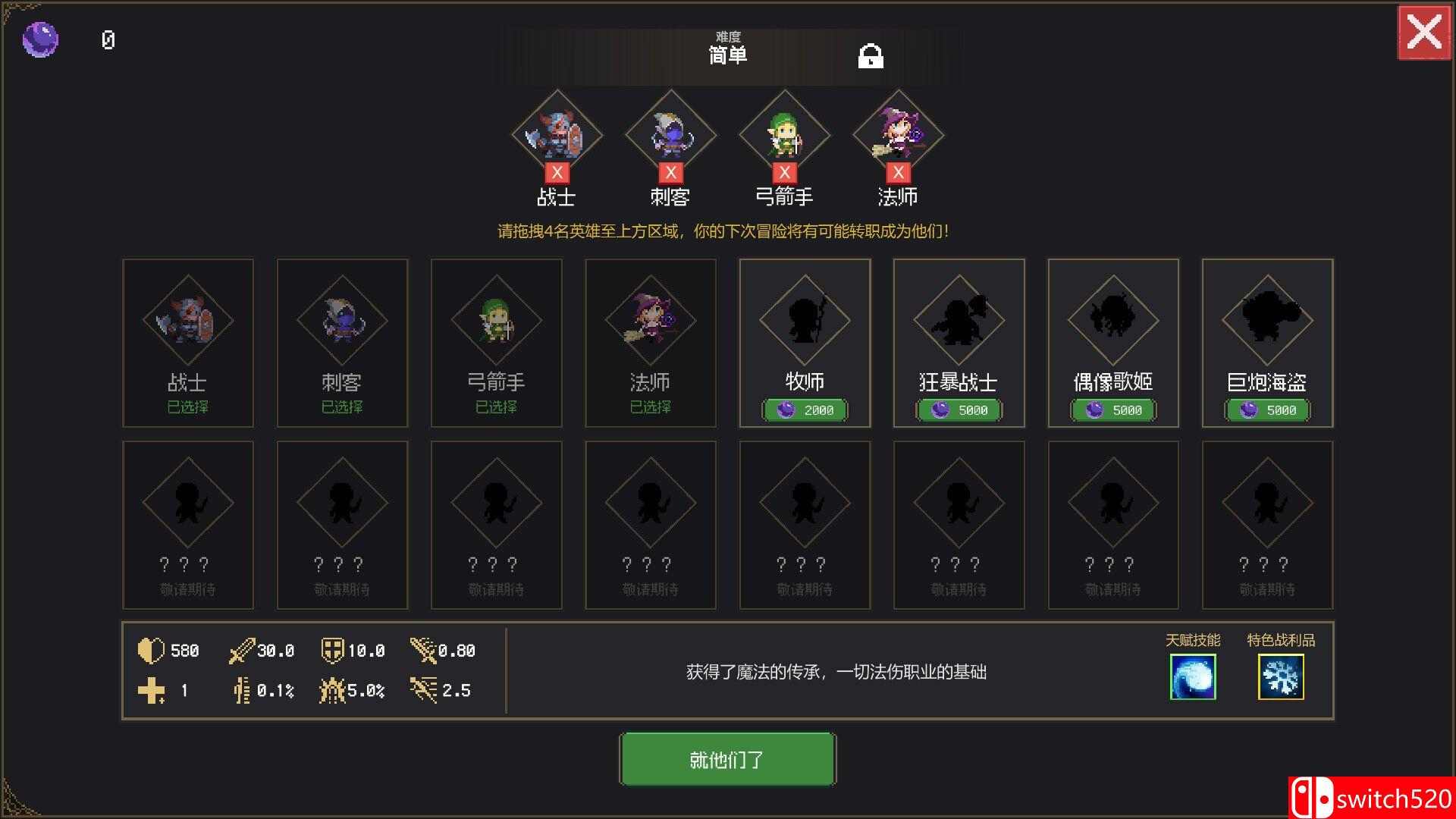The height and width of the screenshot is (819, 1456).
Task: Select the 法师 card marked 已选择
Action: coord(650,342)
